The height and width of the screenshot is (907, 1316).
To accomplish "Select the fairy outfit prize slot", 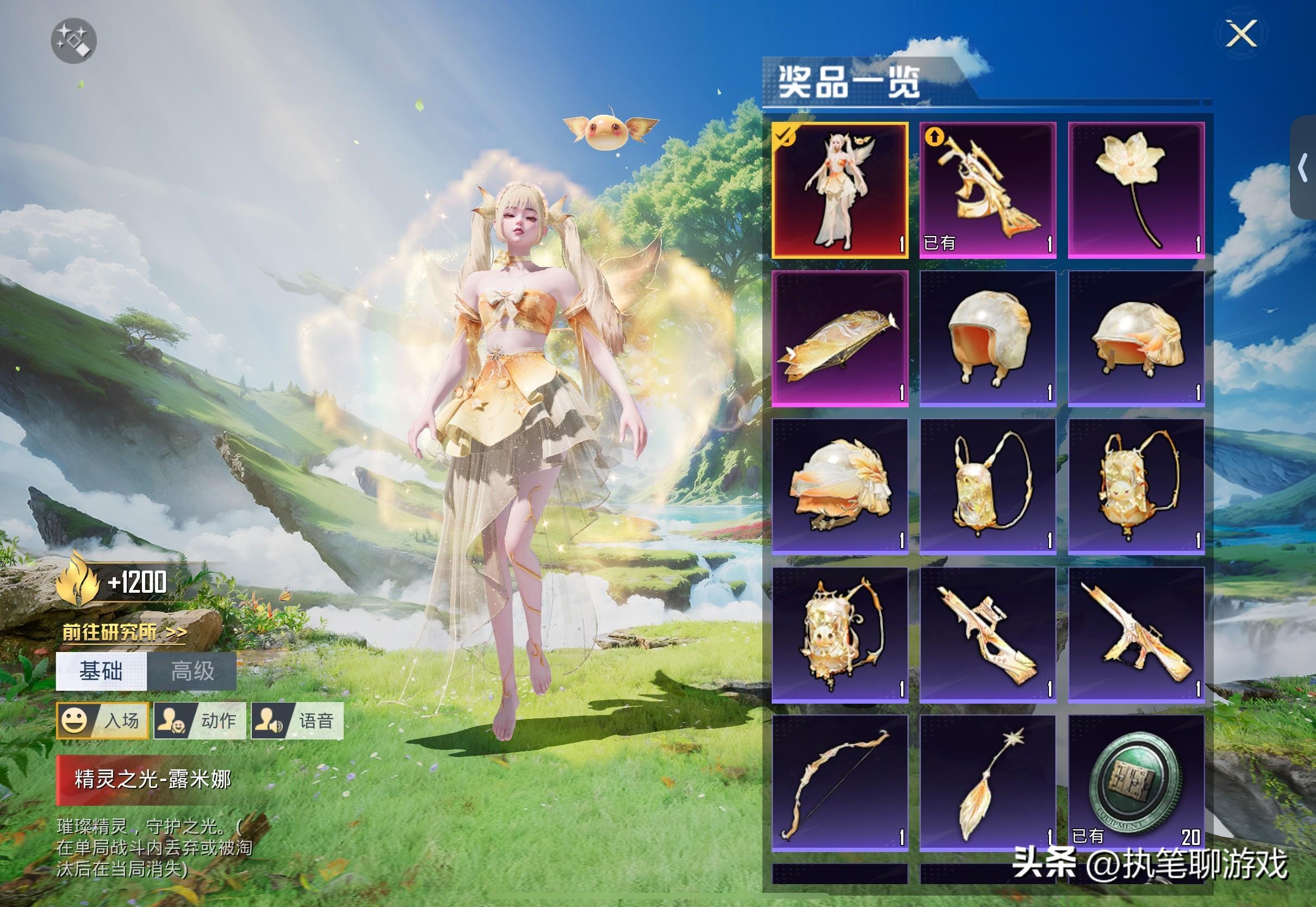I will pos(839,190).
